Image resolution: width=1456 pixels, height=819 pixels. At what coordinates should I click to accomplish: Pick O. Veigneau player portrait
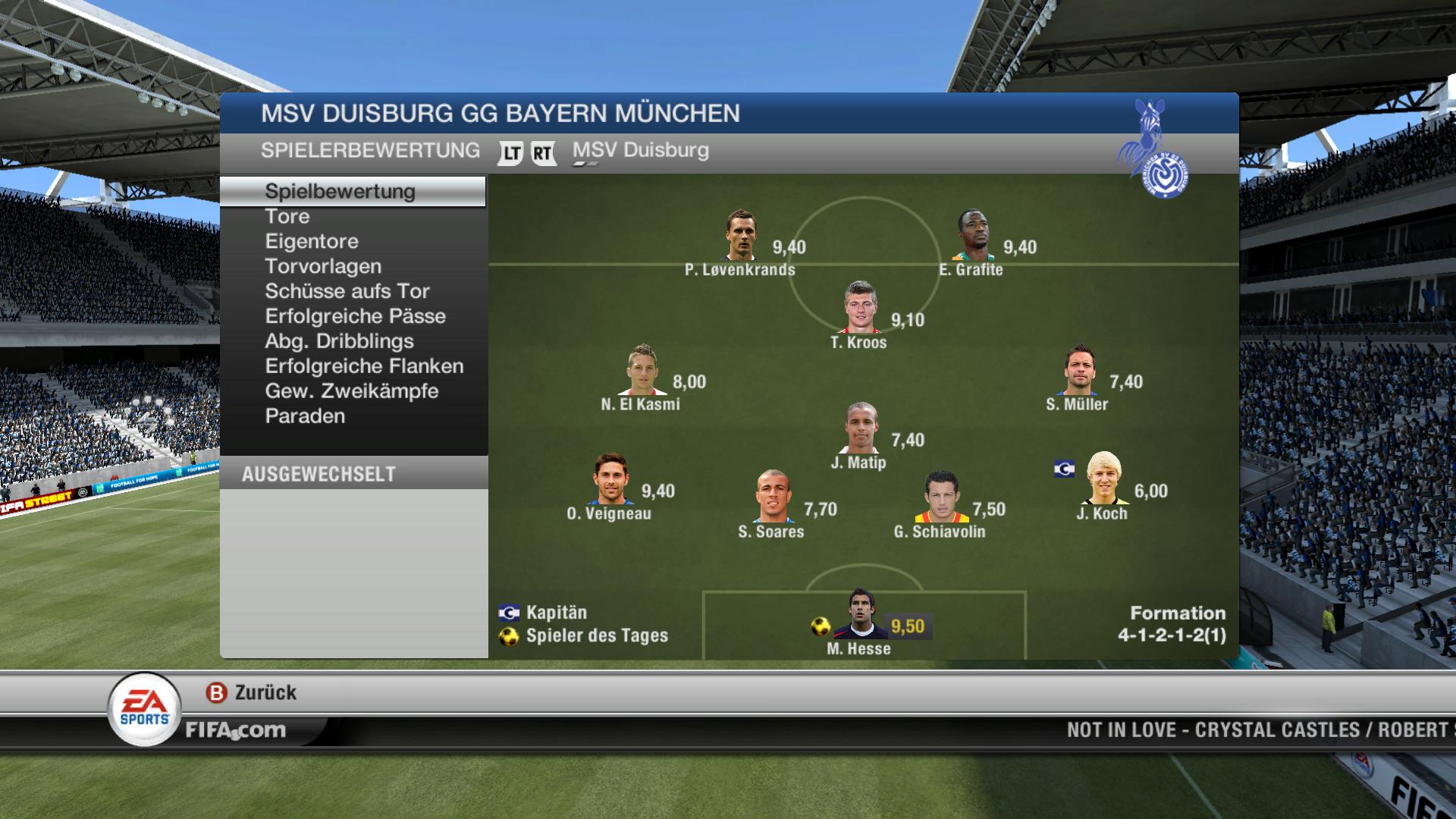coord(610,479)
